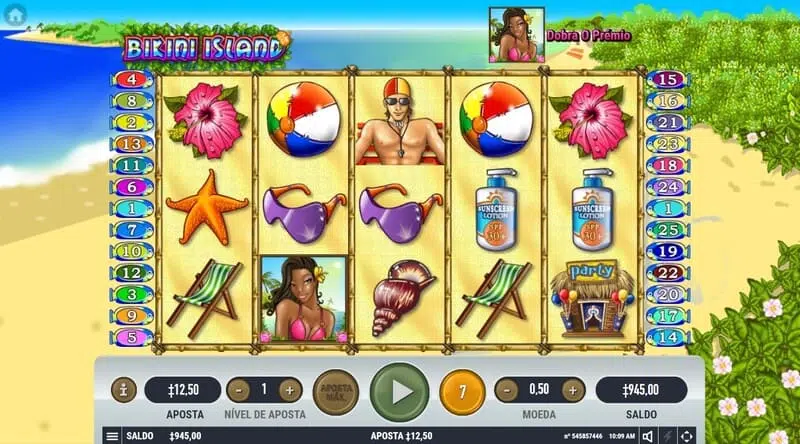Open the hamburger menu in the bottom bar
Viewport: 800px width, 444px height.
(112, 436)
